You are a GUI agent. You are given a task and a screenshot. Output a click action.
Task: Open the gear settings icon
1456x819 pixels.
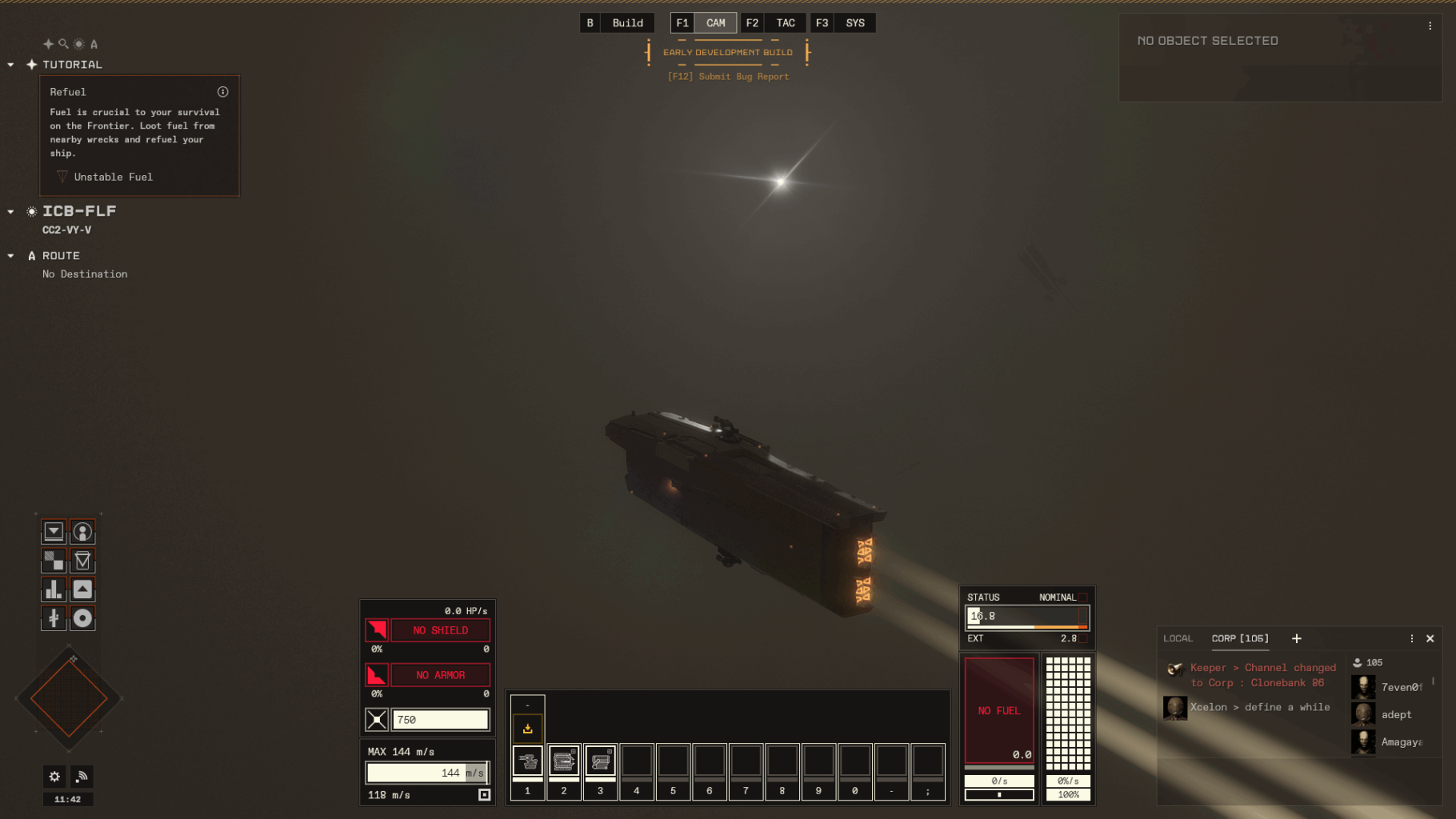(54, 776)
